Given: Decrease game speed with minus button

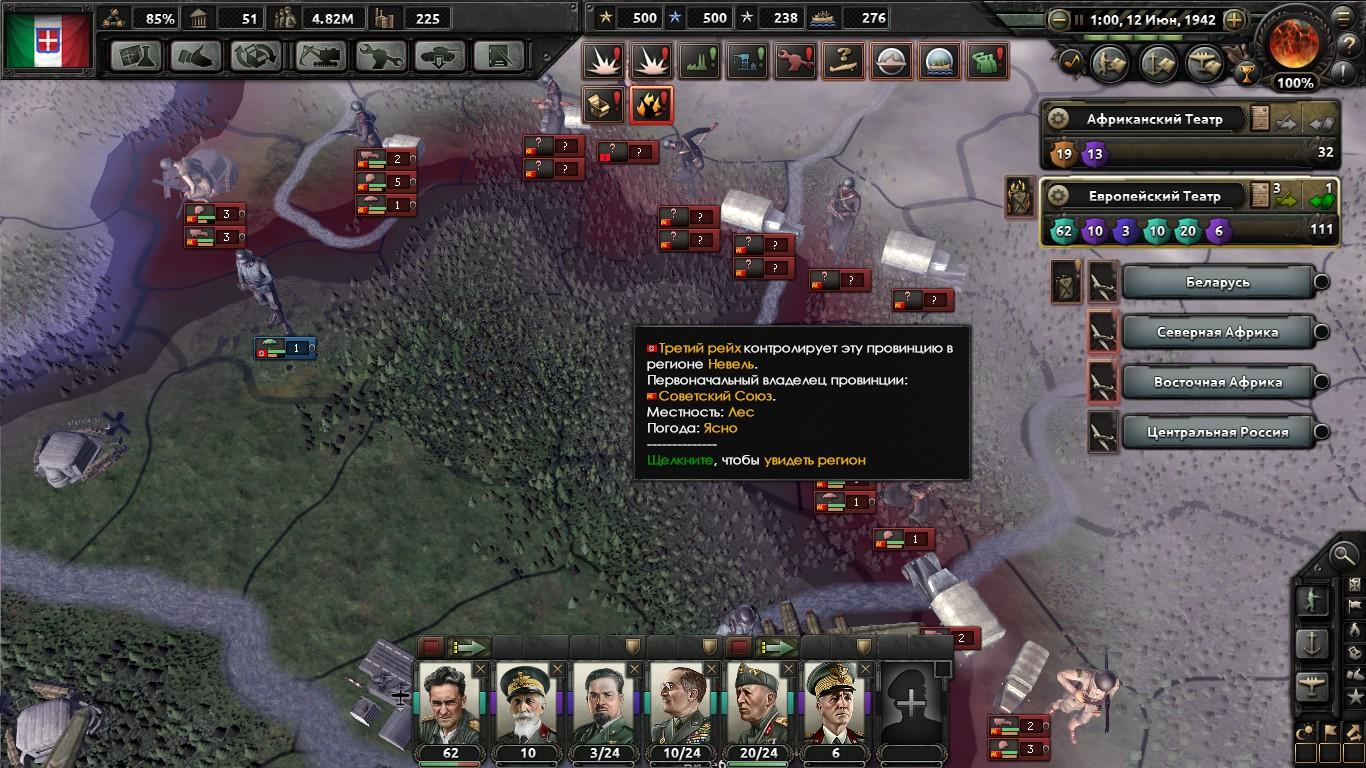Looking at the screenshot, I should pyautogui.click(x=1058, y=19).
